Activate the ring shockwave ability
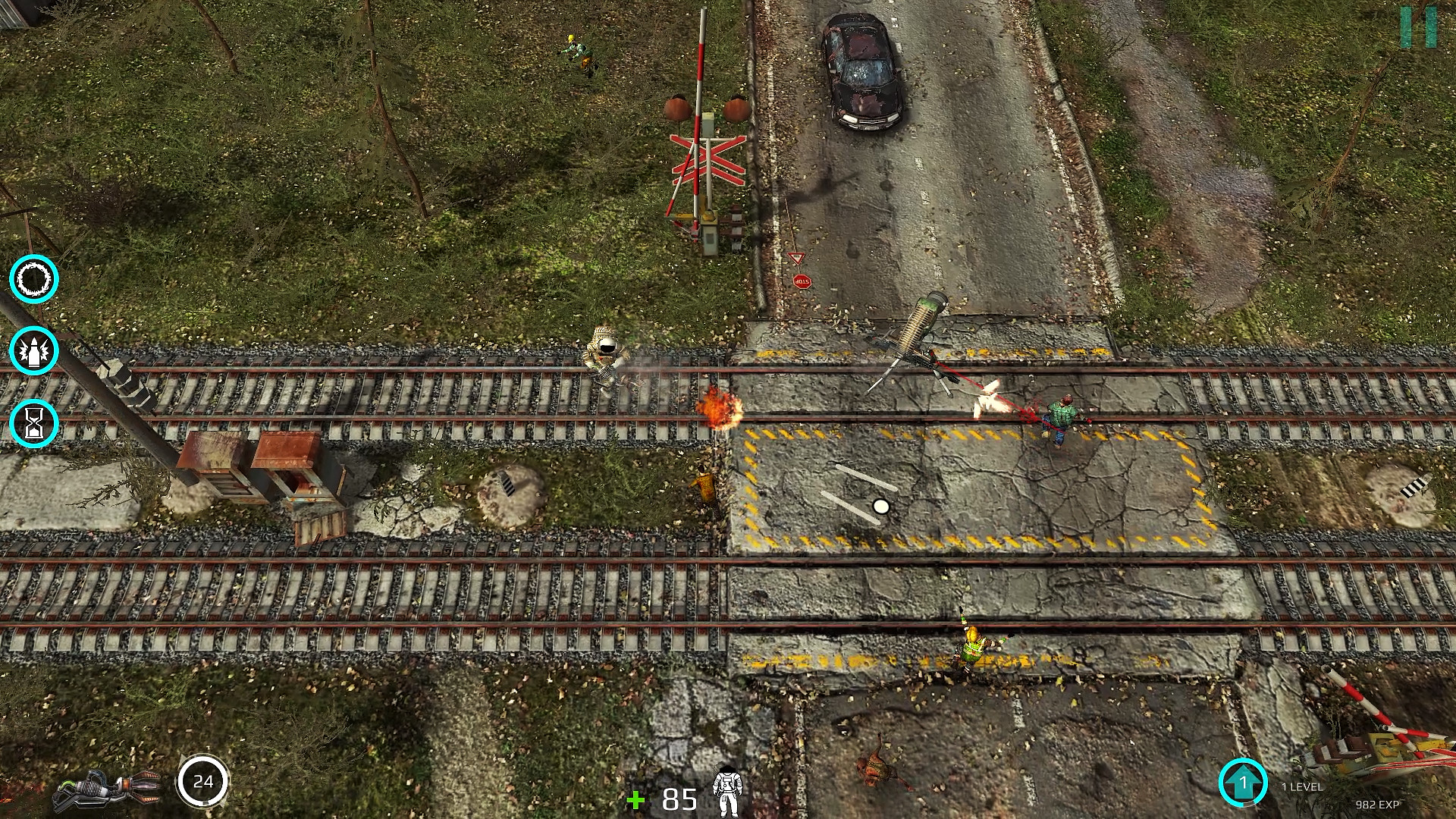 pos(34,279)
